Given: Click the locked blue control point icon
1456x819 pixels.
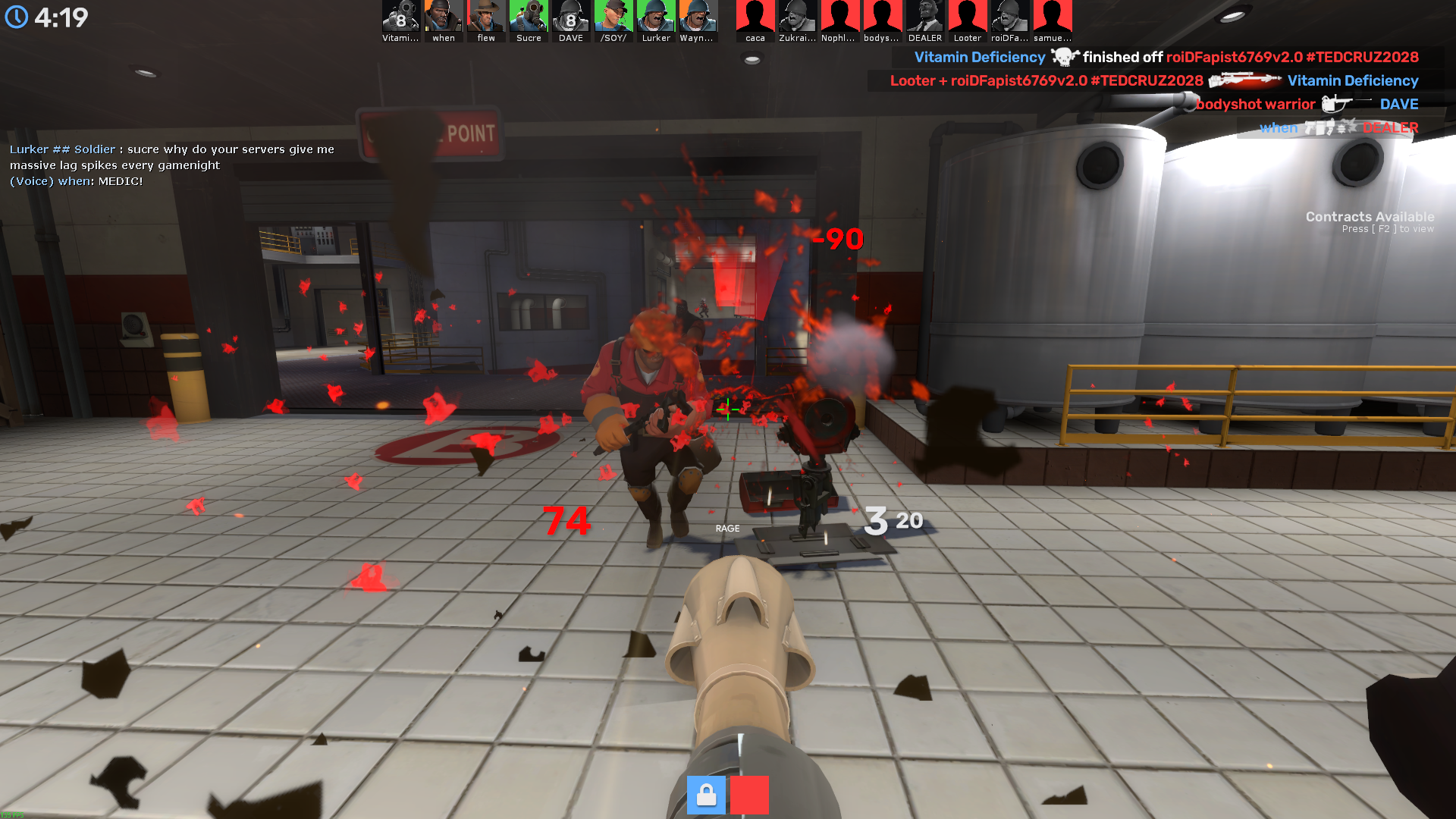Looking at the screenshot, I should [x=706, y=795].
